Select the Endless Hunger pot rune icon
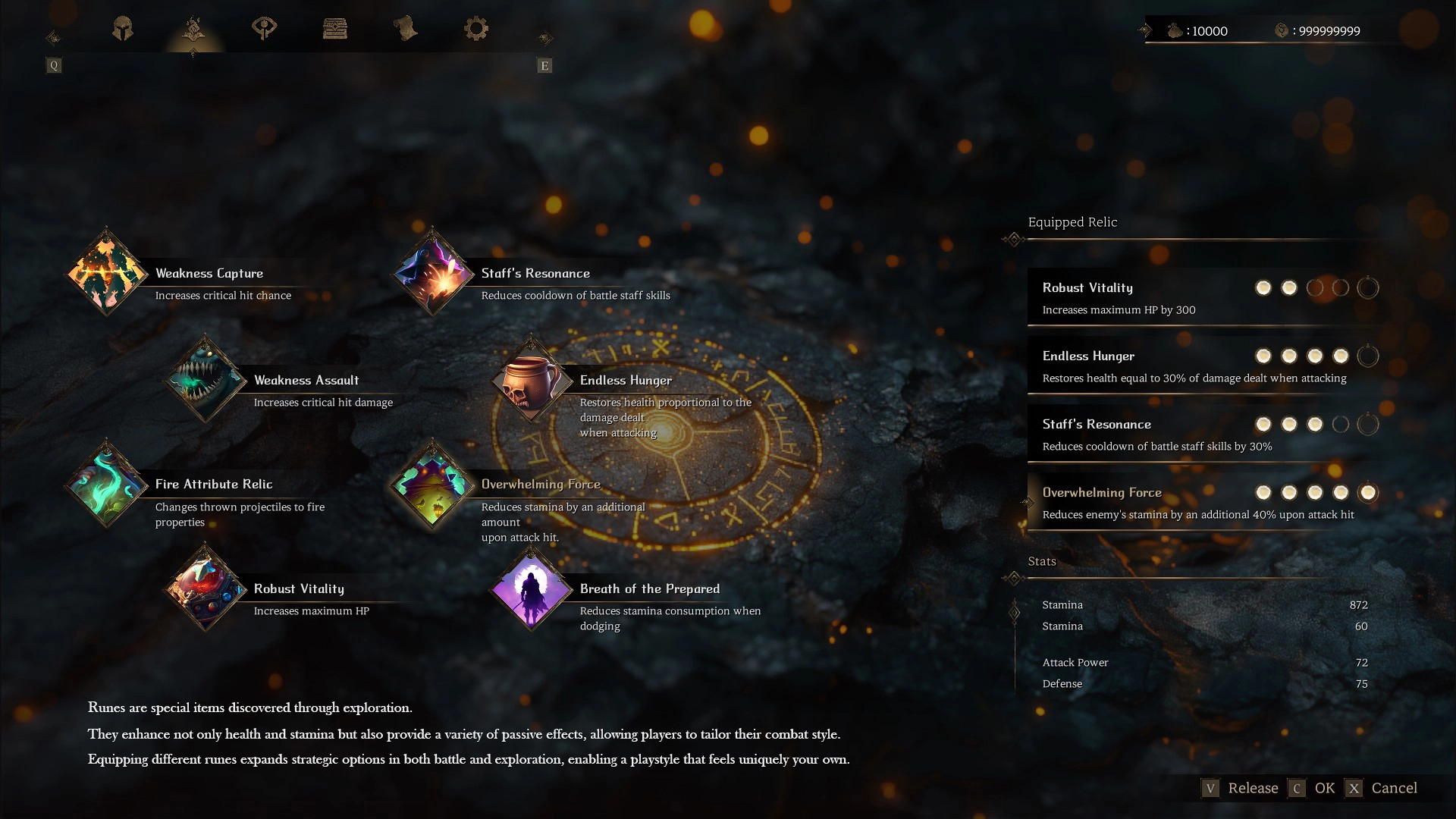1456x819 pixels. 530,380
